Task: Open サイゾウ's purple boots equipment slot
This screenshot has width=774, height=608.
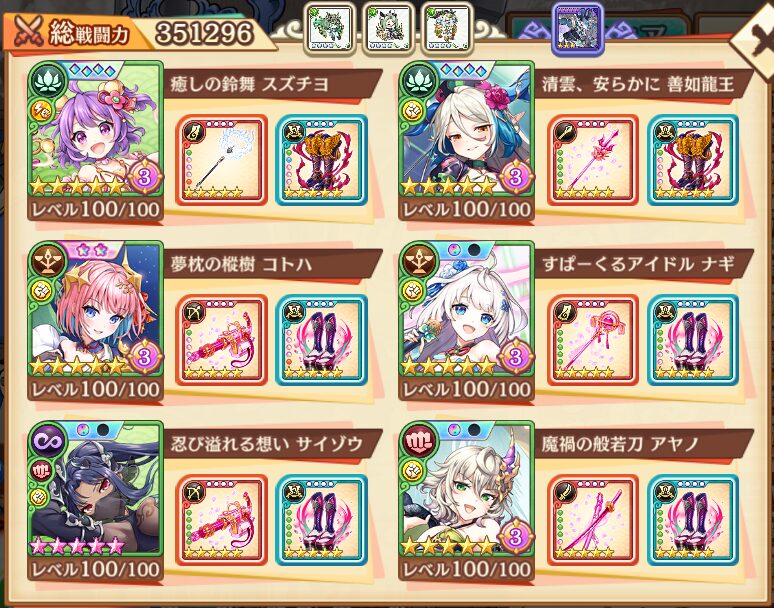Action: (321, 520)
